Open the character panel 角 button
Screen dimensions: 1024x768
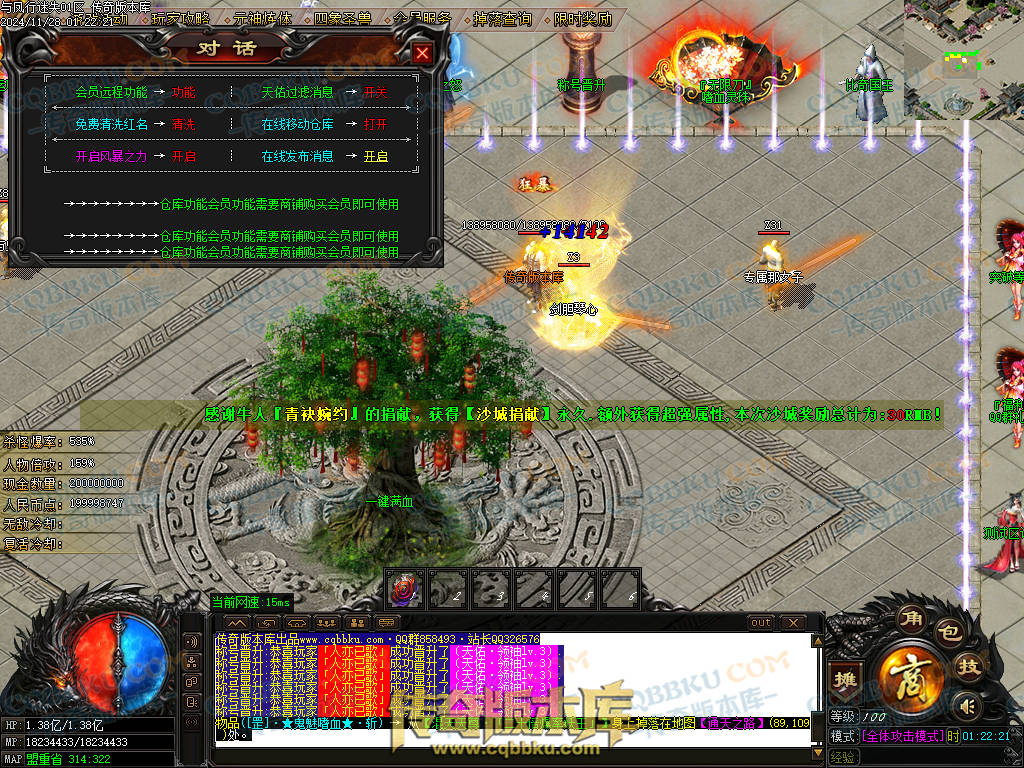pyautogui.click(x=909, y=618)
